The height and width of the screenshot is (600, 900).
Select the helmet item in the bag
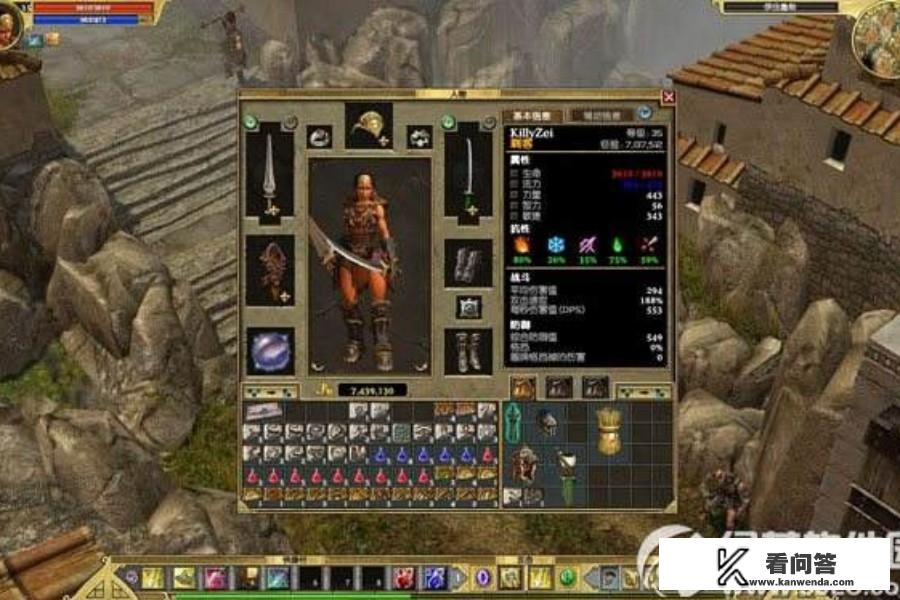tap(545, 423)
